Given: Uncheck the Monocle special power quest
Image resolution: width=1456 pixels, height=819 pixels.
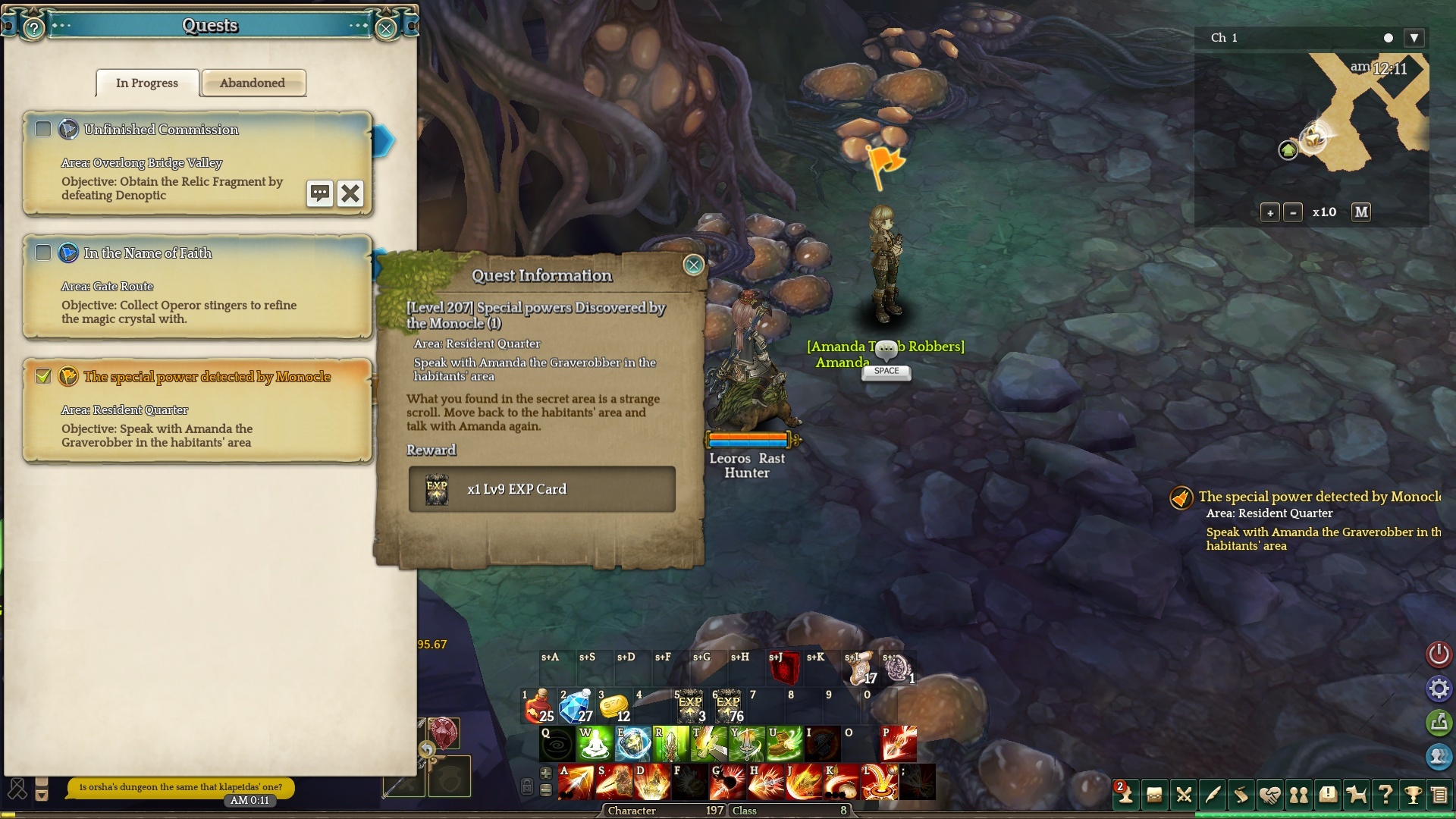Looking at the screenshot, I should 43,376.
